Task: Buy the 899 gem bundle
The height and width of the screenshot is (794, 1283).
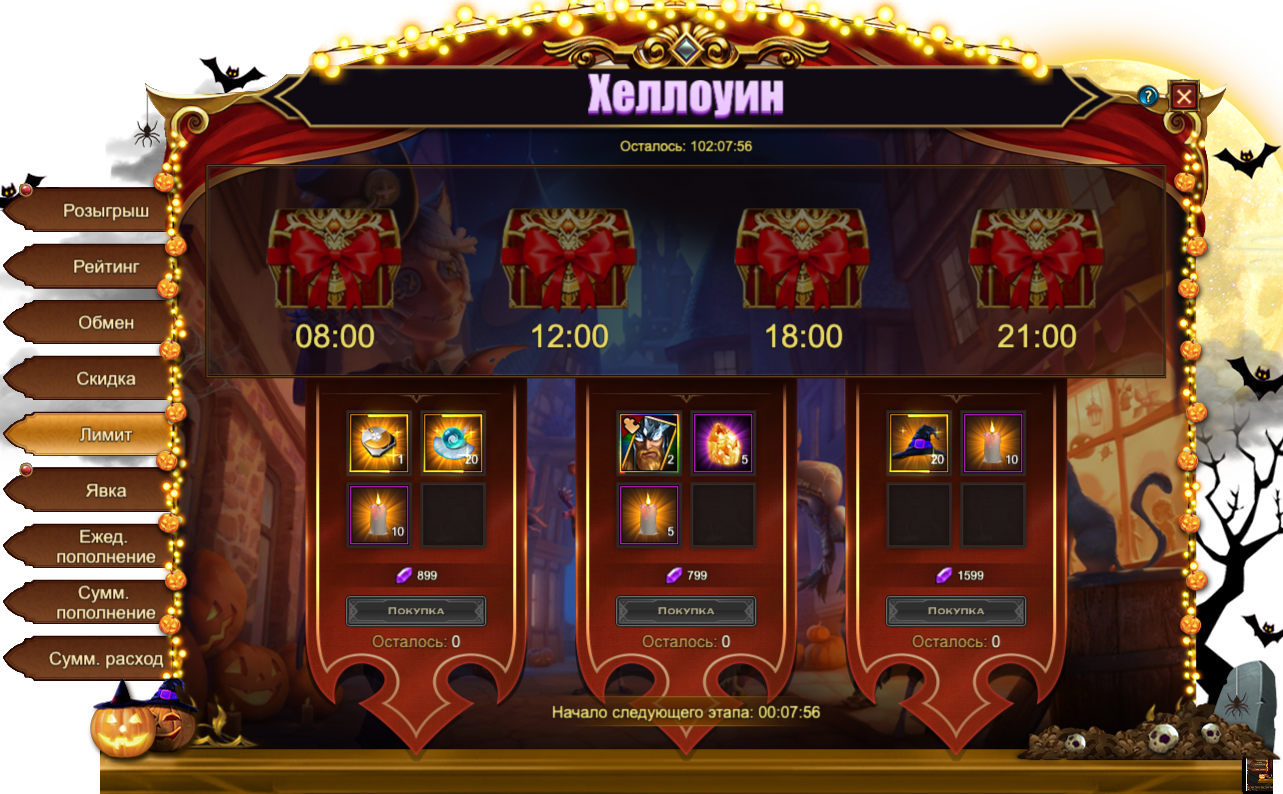Action: pyautogui.click(x=416, y=610)
